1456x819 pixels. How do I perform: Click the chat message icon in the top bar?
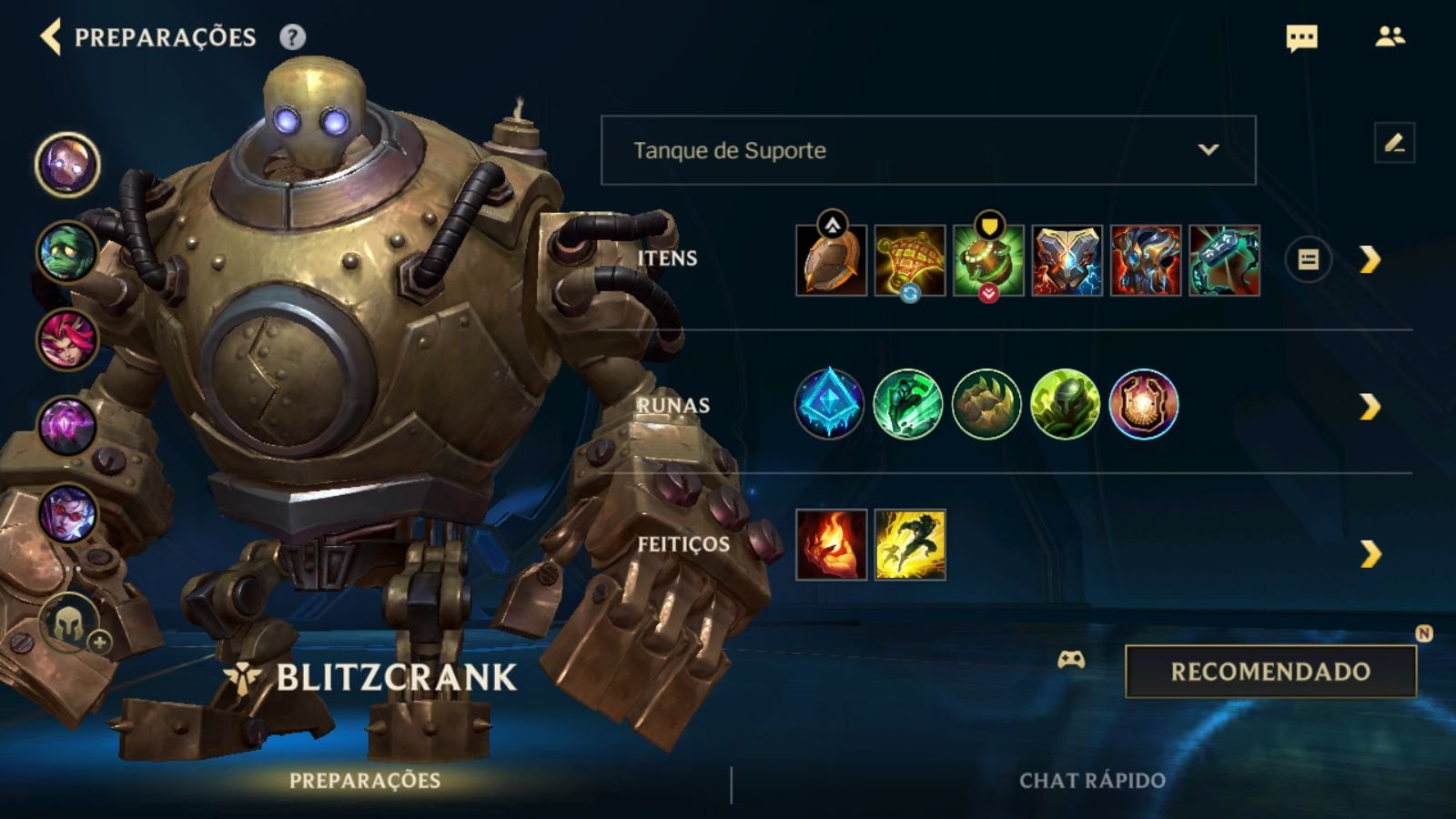pos(1300,38)
